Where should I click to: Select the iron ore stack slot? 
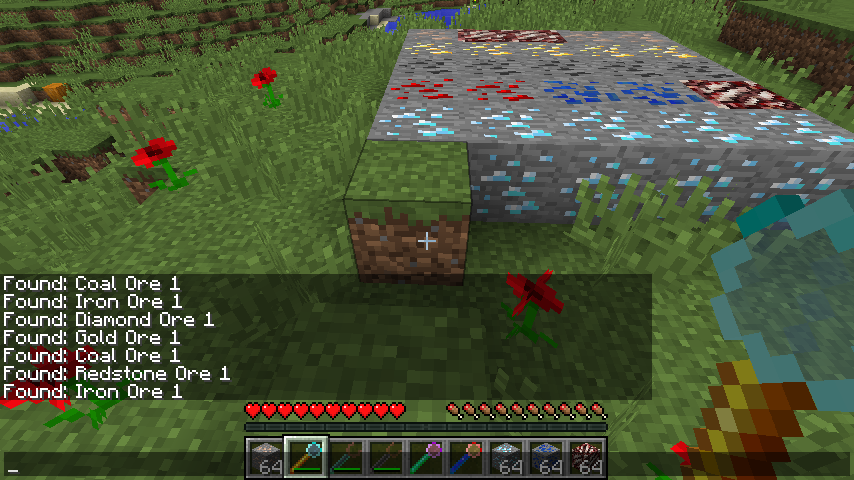pos(265,459)
